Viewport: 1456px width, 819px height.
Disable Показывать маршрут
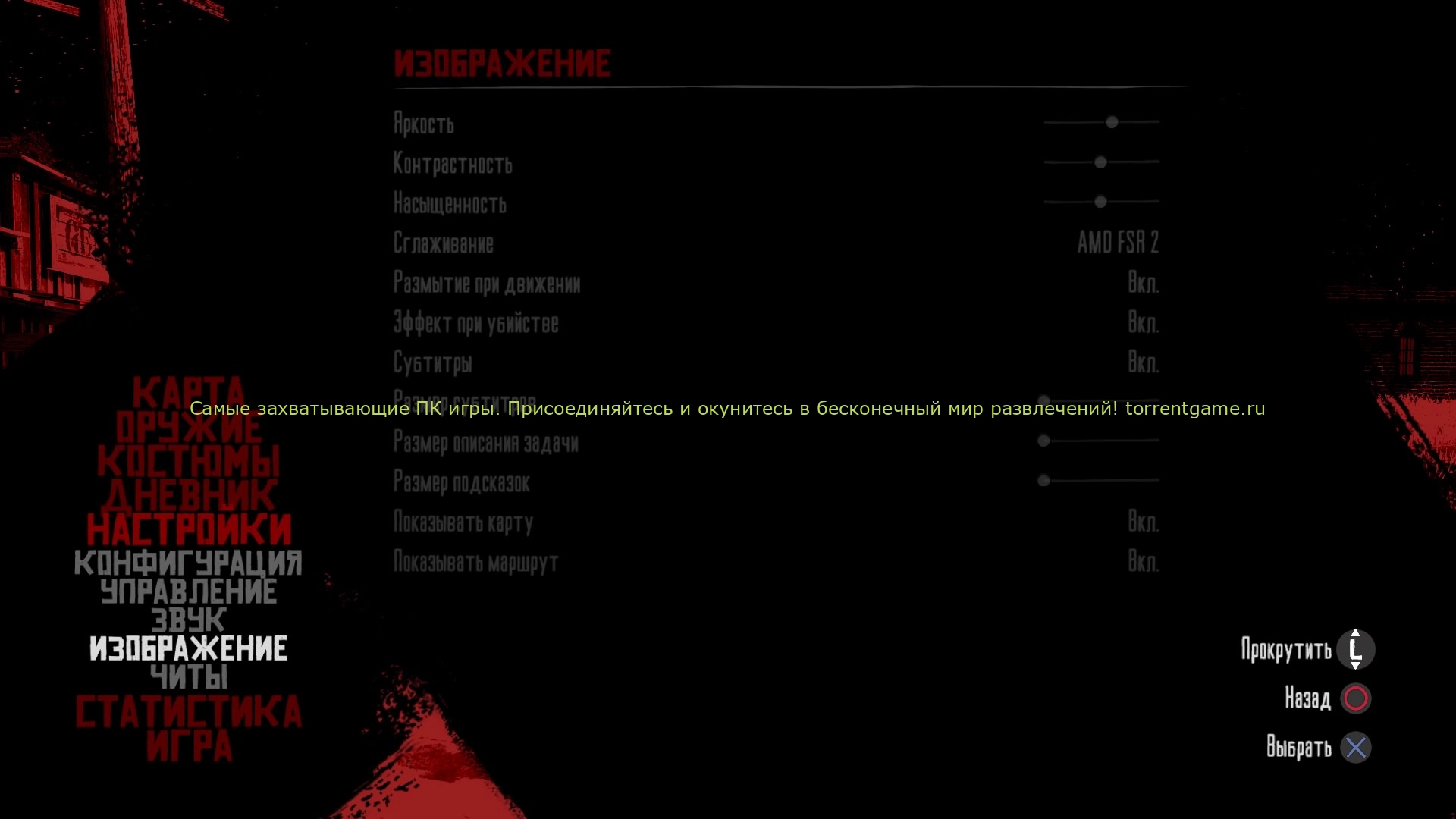point(1144,562)
